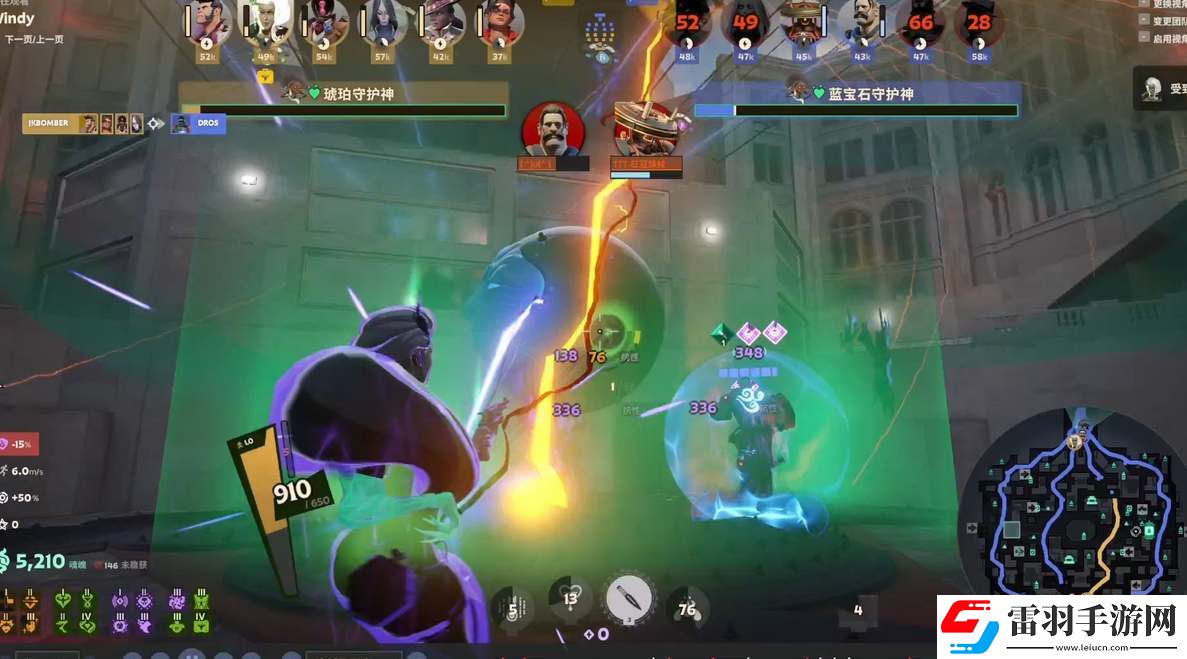Select the JKBOMBER player tag
This screenshot has width=1187, height=659.
click(x=48, y=123)
